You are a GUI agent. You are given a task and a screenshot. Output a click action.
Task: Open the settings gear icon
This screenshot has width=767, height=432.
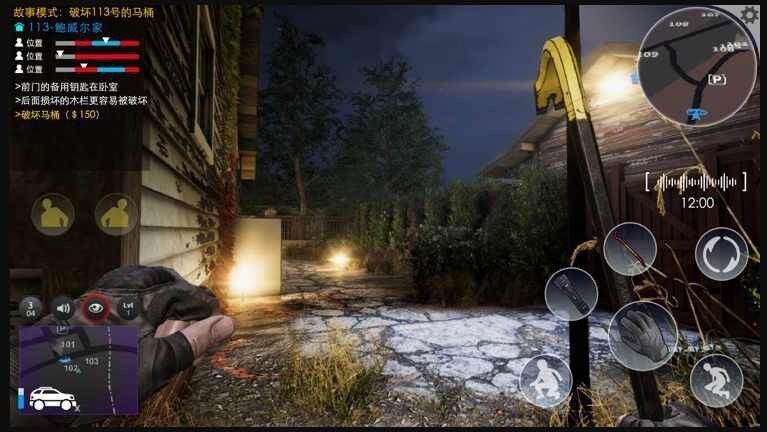pyautogui.click(x=749, y=15)
